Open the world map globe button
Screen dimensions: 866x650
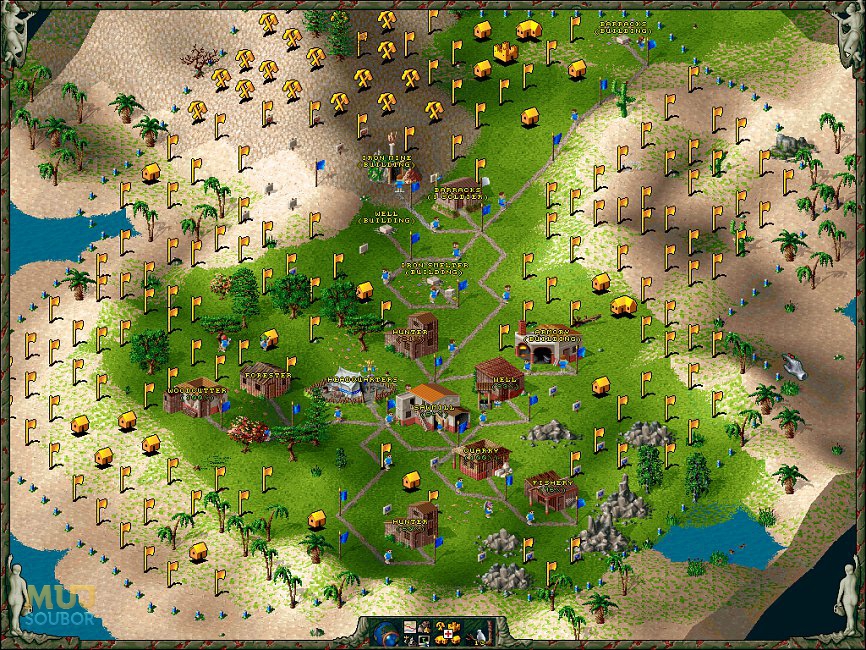coord(384,633)
